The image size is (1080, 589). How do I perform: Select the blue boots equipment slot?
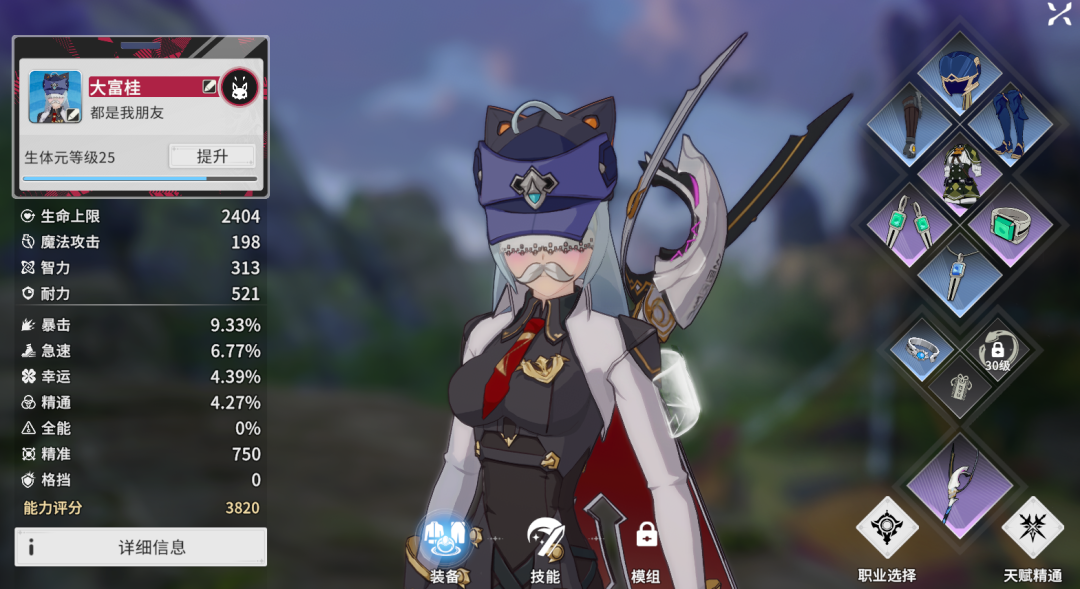(1008, 123)
